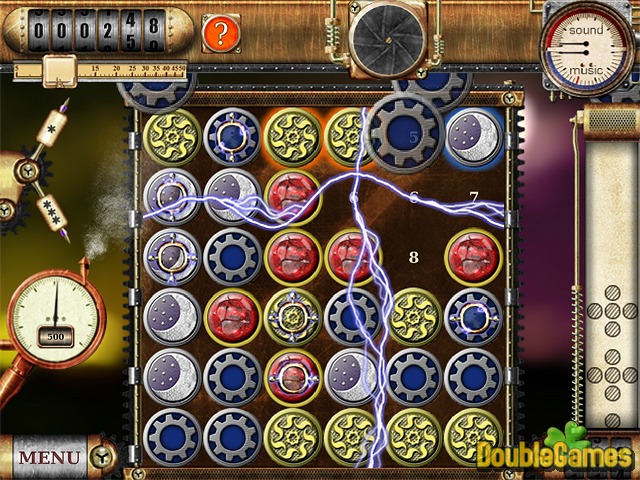This screenshot has height=480, width=640.
Task: Toggle the music setting on the gauge
Action: [x=586, y=70]
